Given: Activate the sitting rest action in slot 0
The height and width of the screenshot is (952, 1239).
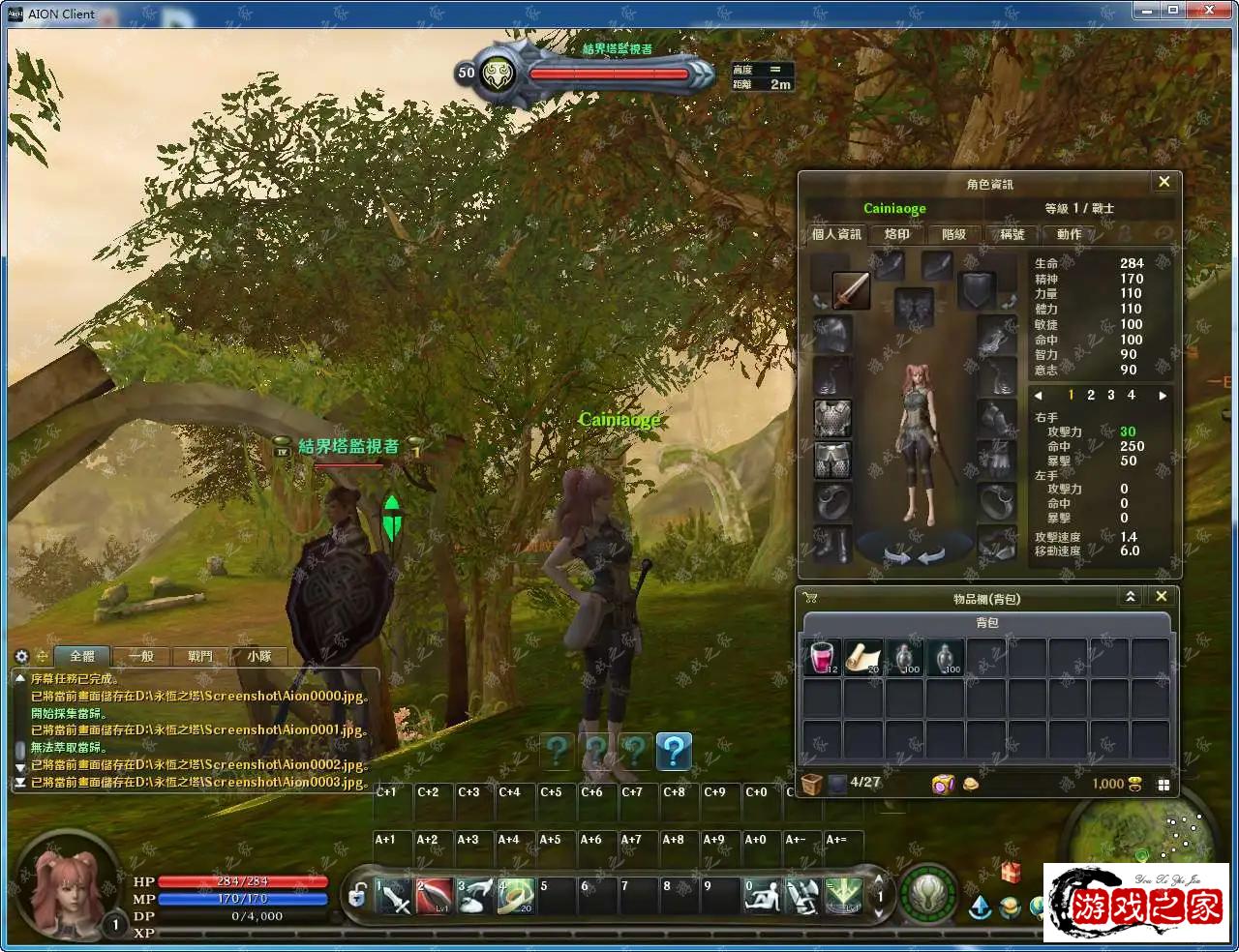Looking at the screenshot, I should (762, 897).
